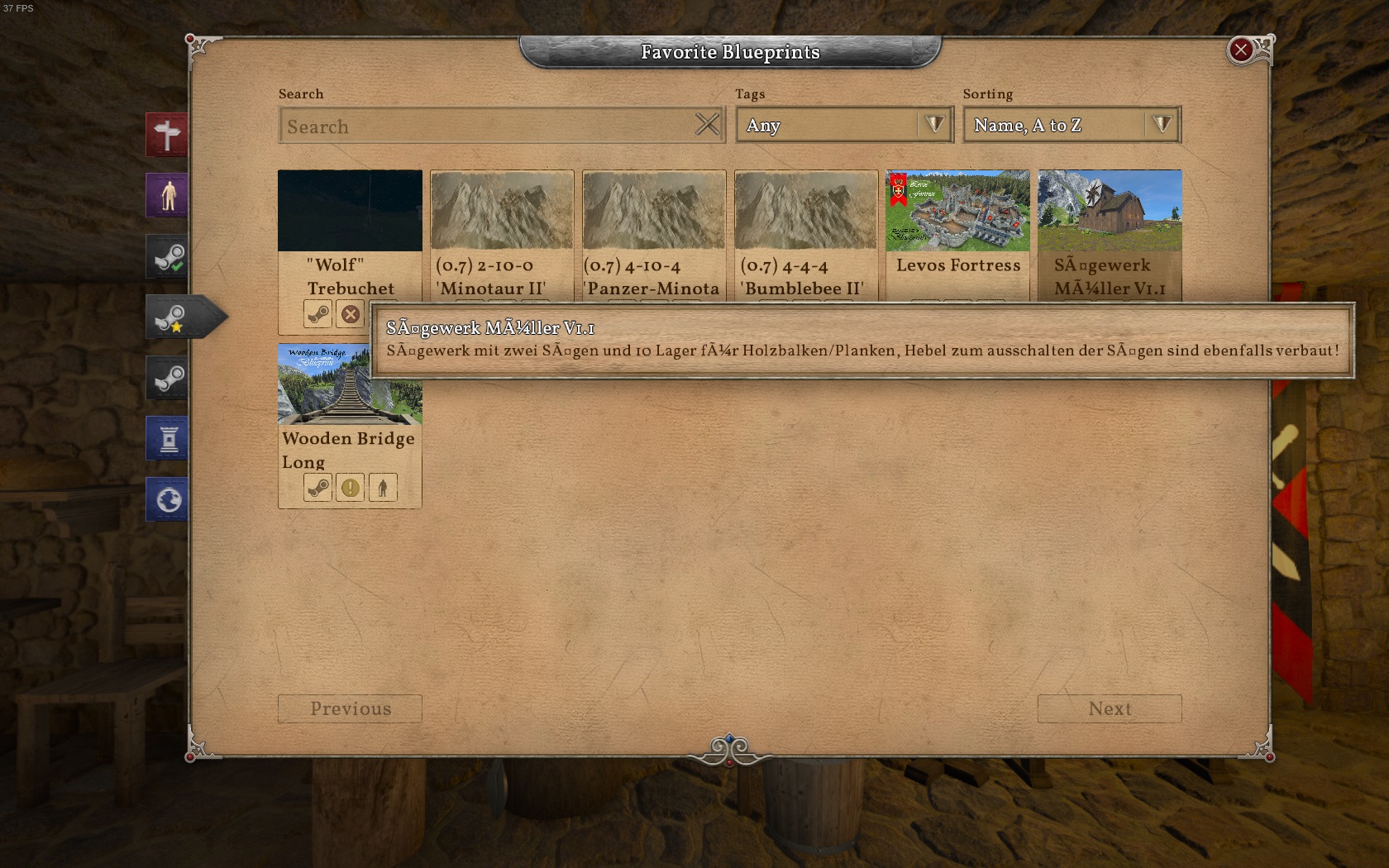Open the Sorting dropdown, Name A to Z
This screenshot has height=868, width=1389.
tap(1072, 126)
